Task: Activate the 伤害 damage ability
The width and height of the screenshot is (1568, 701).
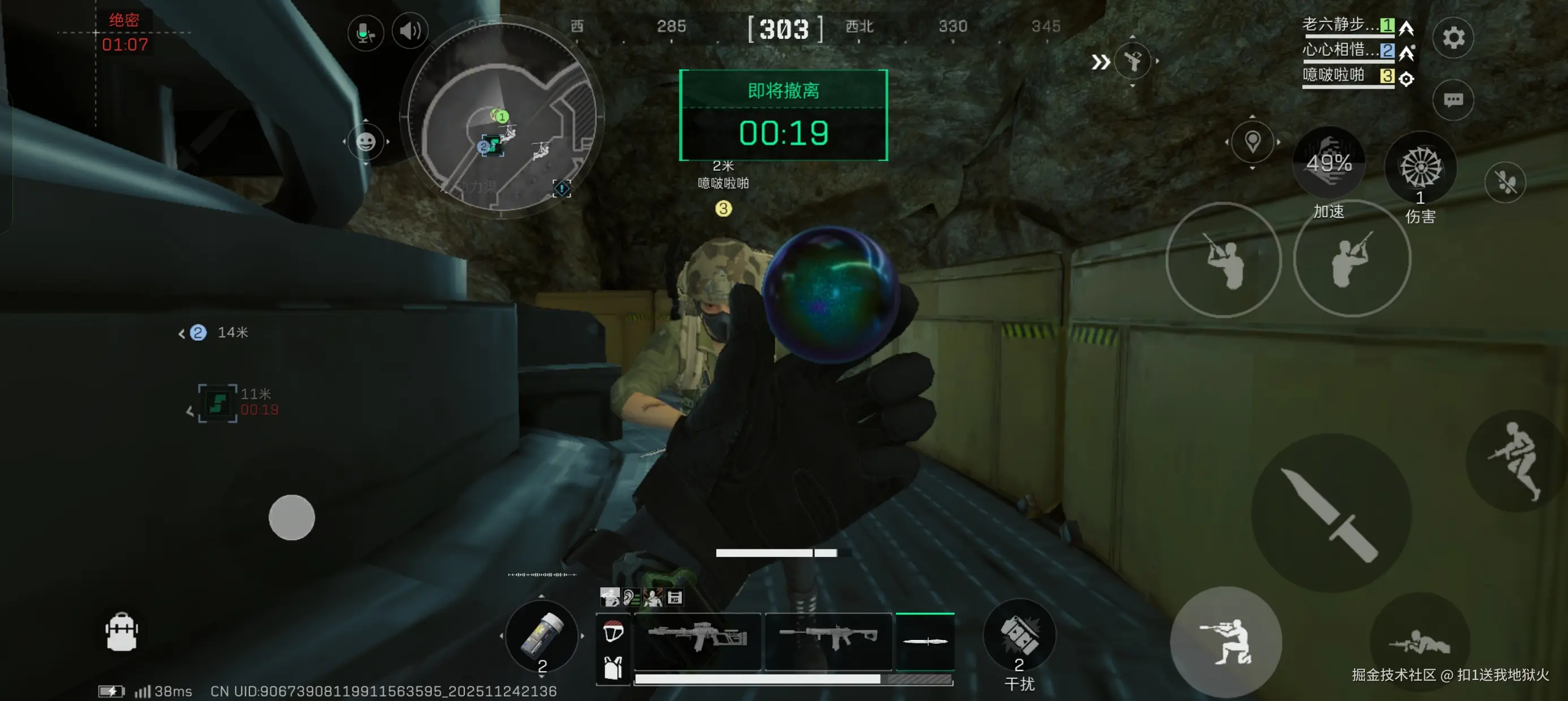Action: [x=1420, y=168]
